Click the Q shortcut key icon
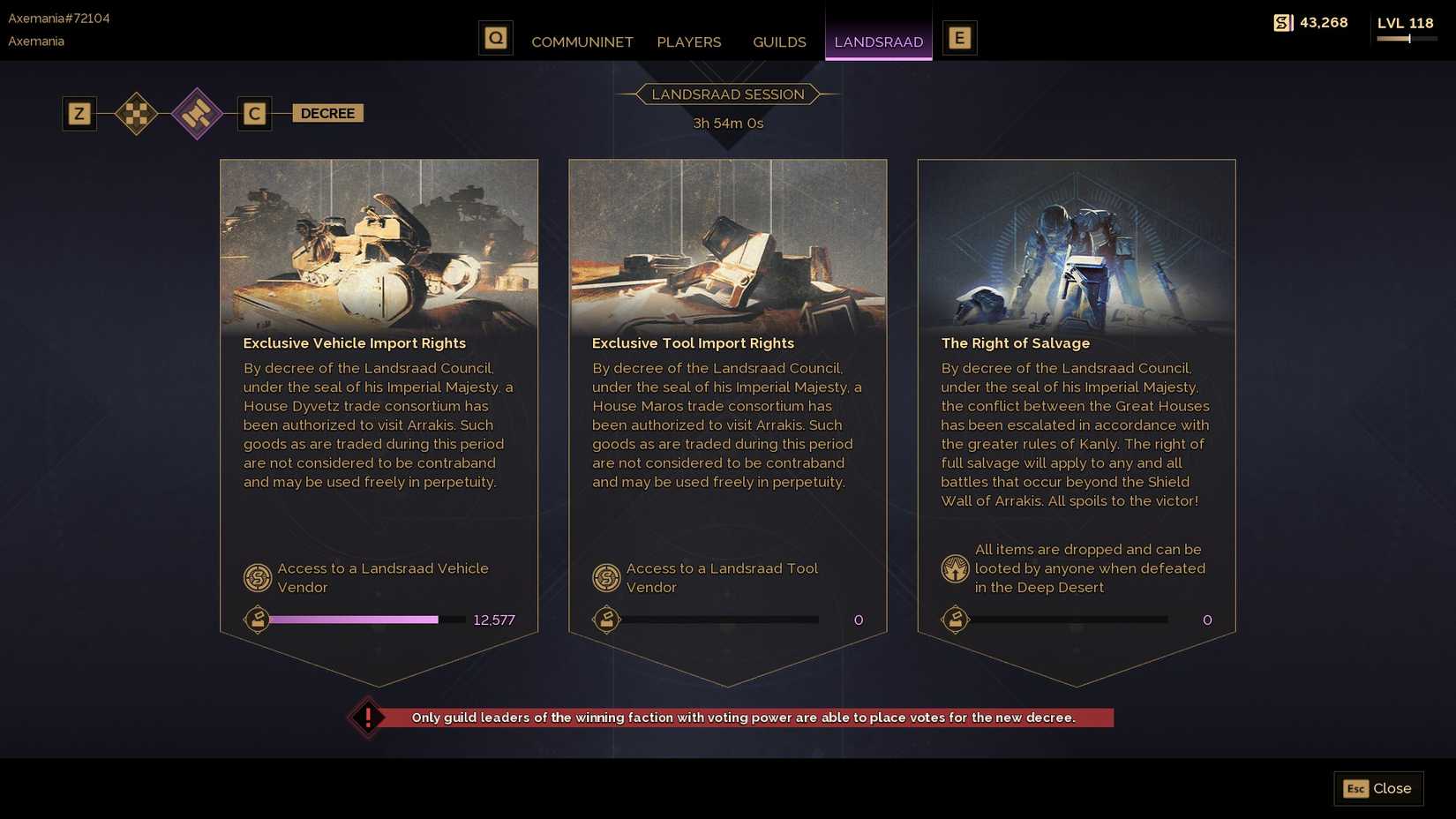This screenshot has width=1456, height=819. point(495,37)
